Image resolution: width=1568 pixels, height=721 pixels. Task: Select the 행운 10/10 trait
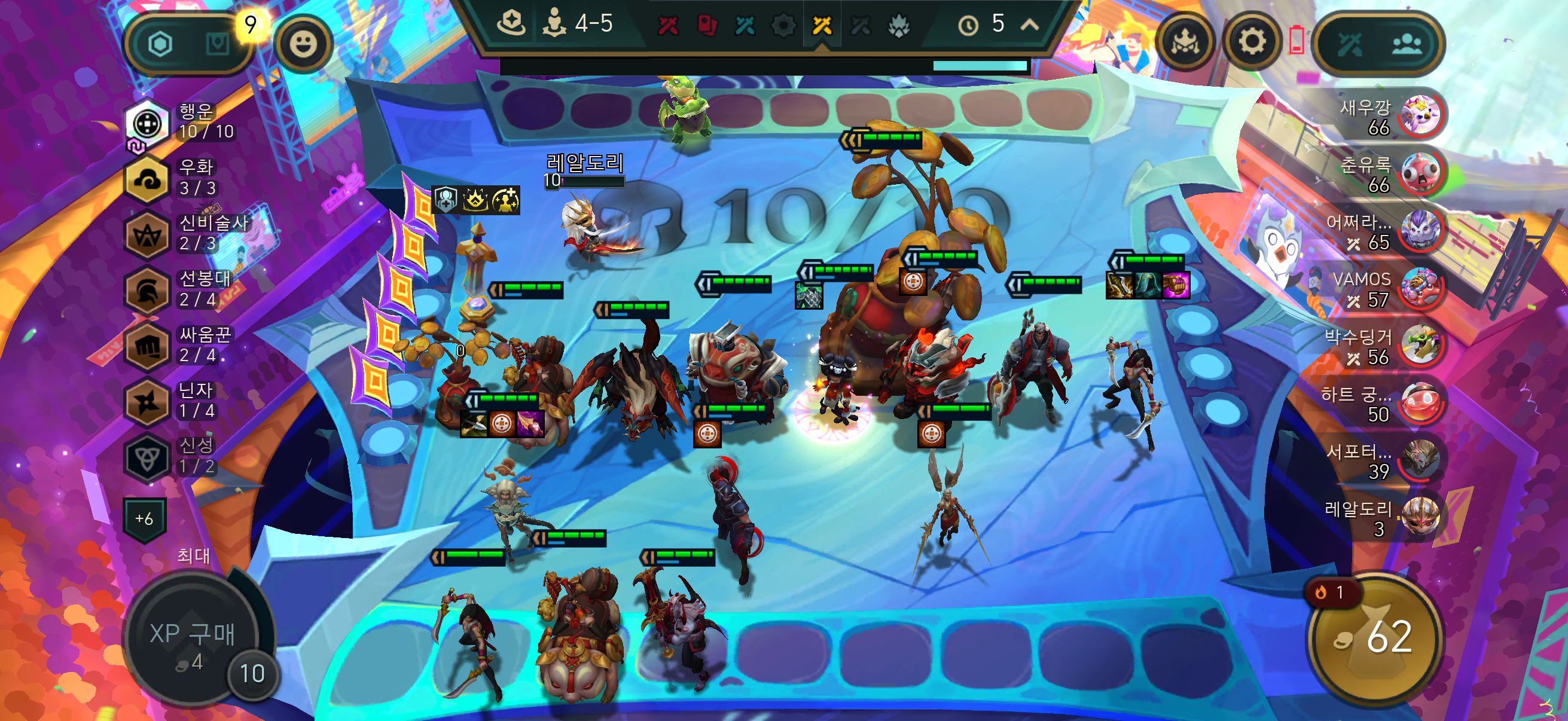pos(147,123)
